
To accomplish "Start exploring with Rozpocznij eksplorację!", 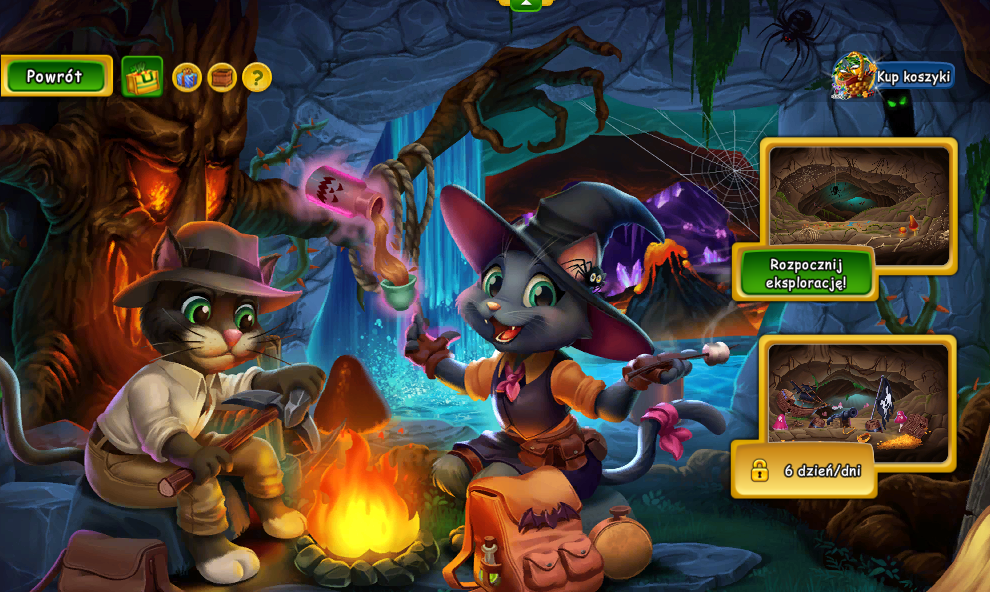I will (x=805, y=273).
